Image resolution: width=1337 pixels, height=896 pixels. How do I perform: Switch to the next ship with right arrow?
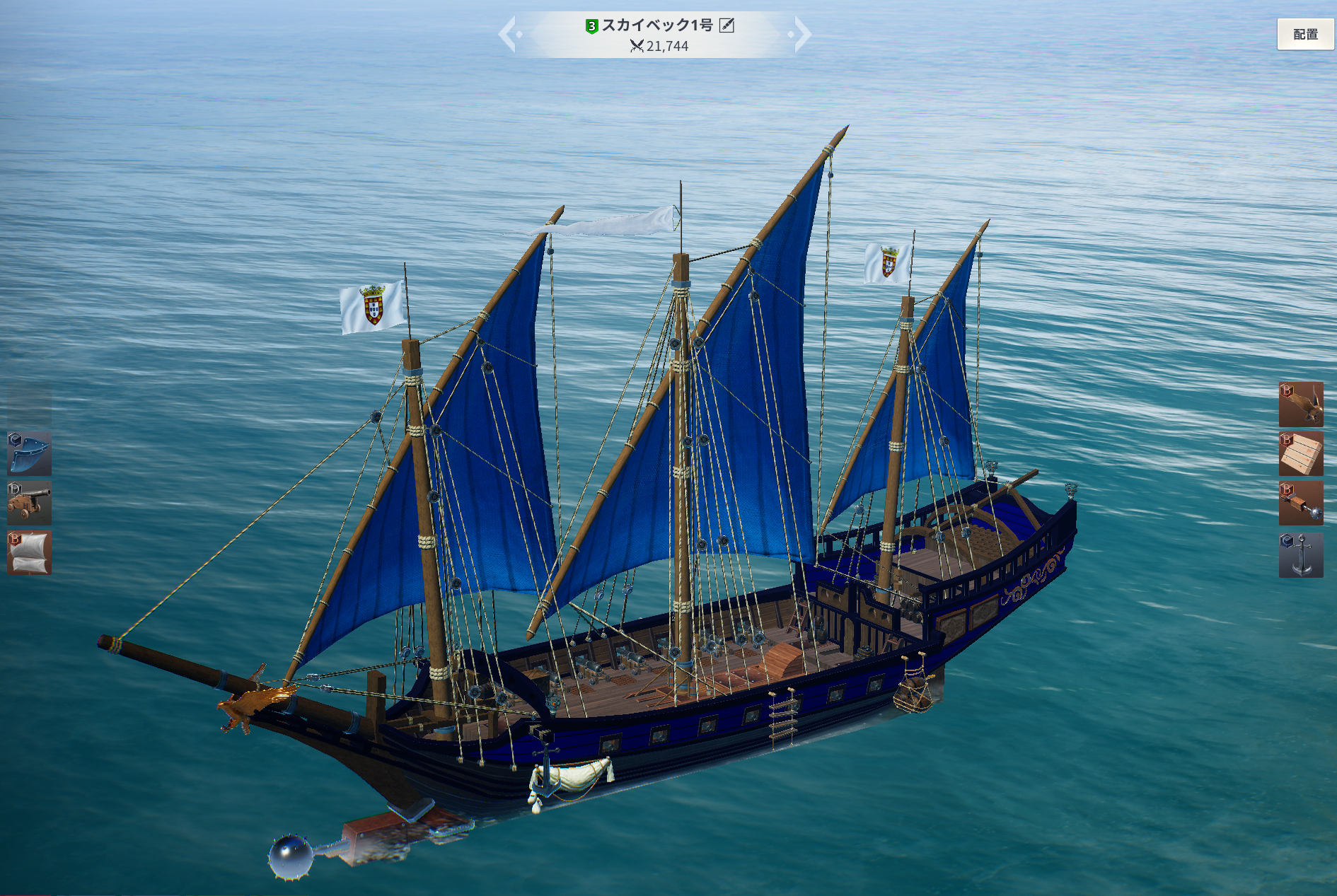tap(801, 34)
